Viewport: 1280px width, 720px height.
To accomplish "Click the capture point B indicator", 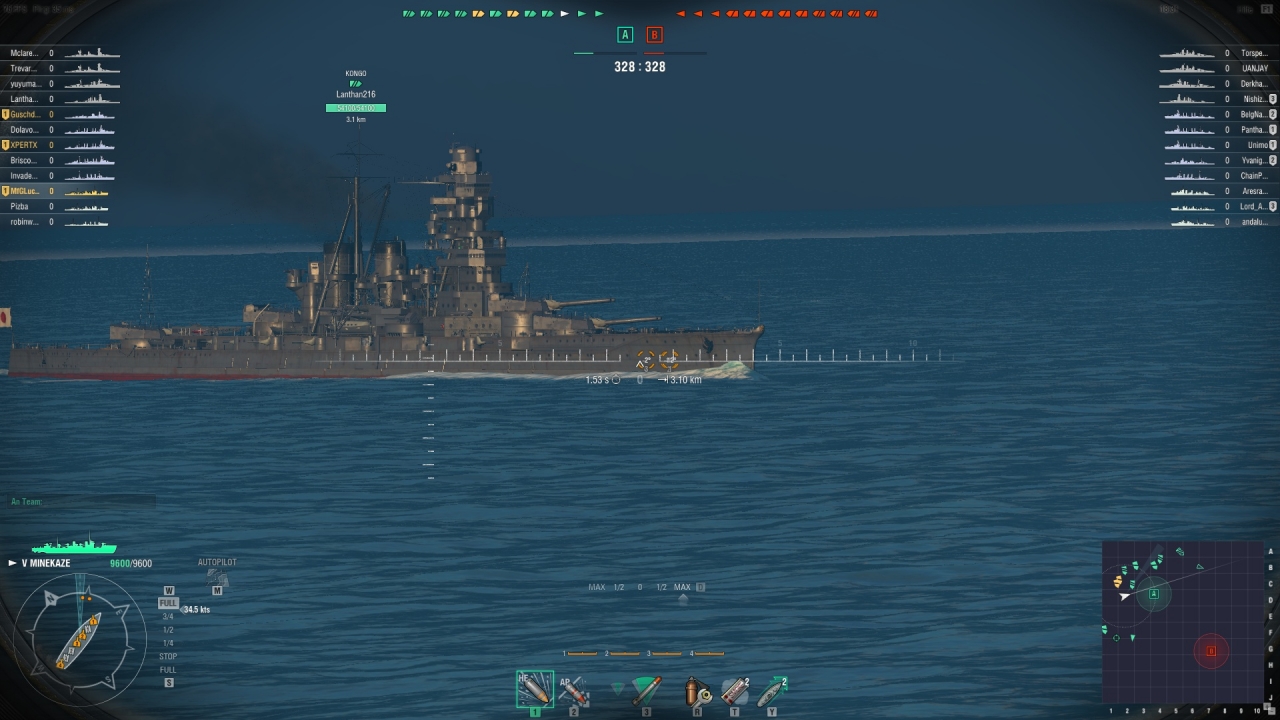I will 654,35.
